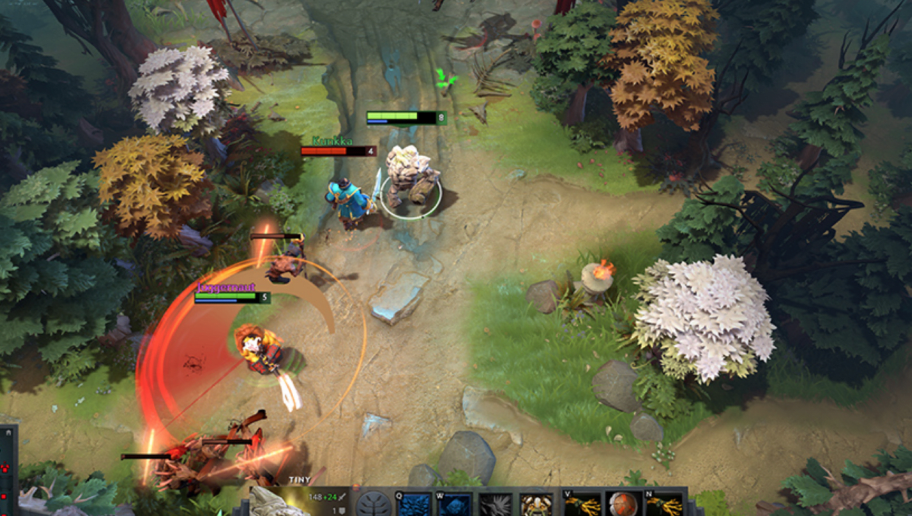Click the Grow ability with Tiny's face
Screen dimensions: 912x516
tap(536, 505)
